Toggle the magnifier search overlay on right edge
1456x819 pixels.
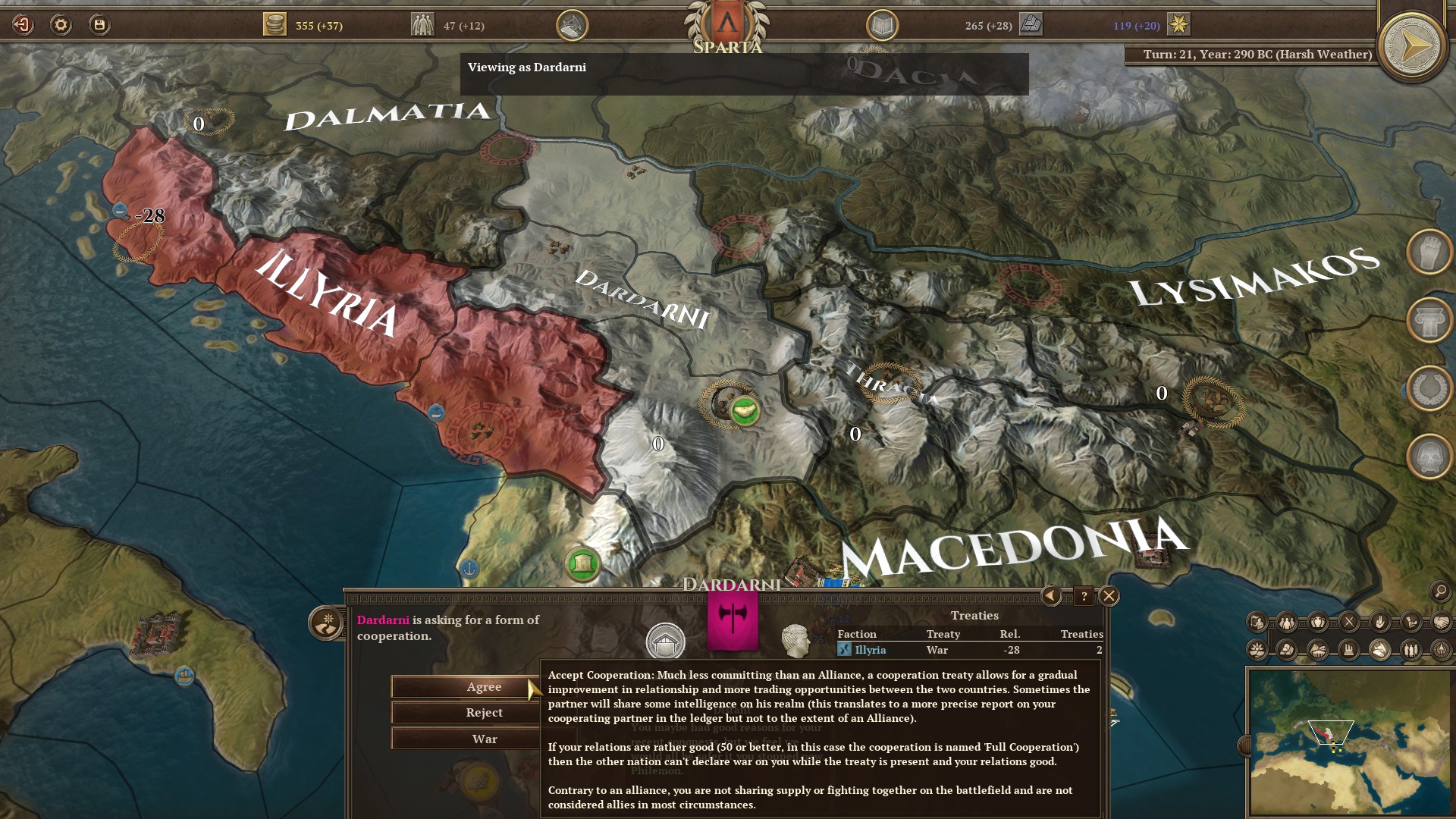tap(1440, 591)
